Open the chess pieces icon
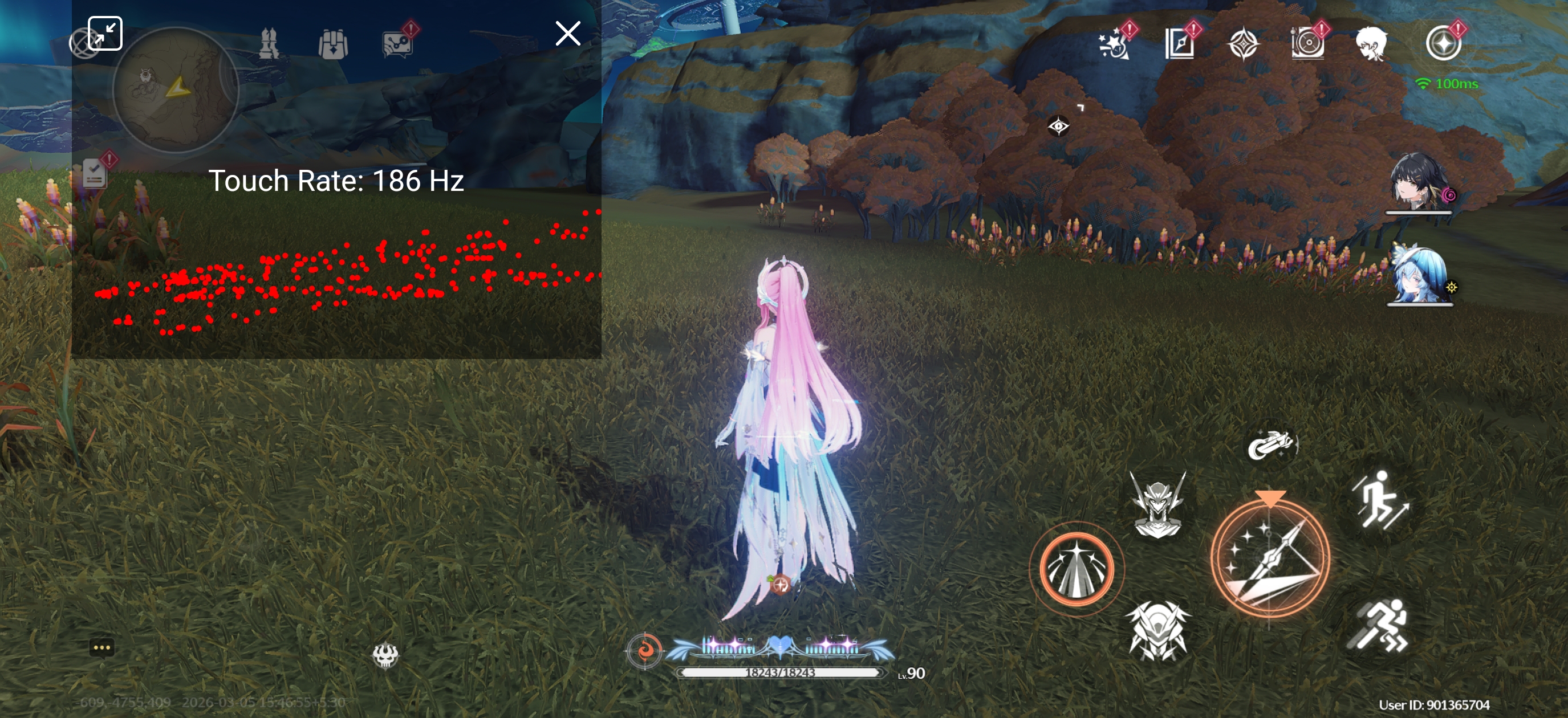The height and width of the screenshot is (718, 1568). [269, 44]
